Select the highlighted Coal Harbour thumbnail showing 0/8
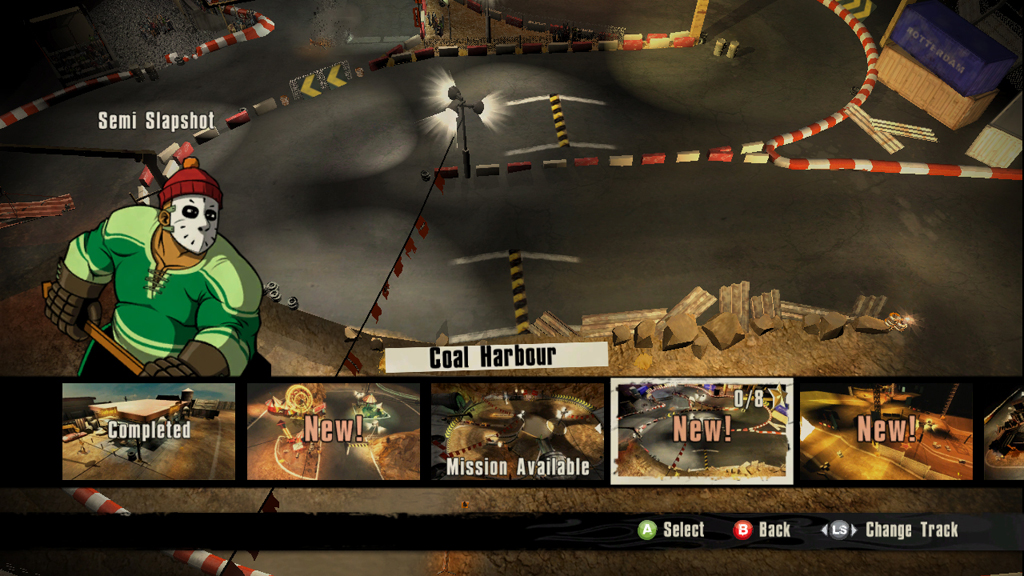 [x=702, y=431]
